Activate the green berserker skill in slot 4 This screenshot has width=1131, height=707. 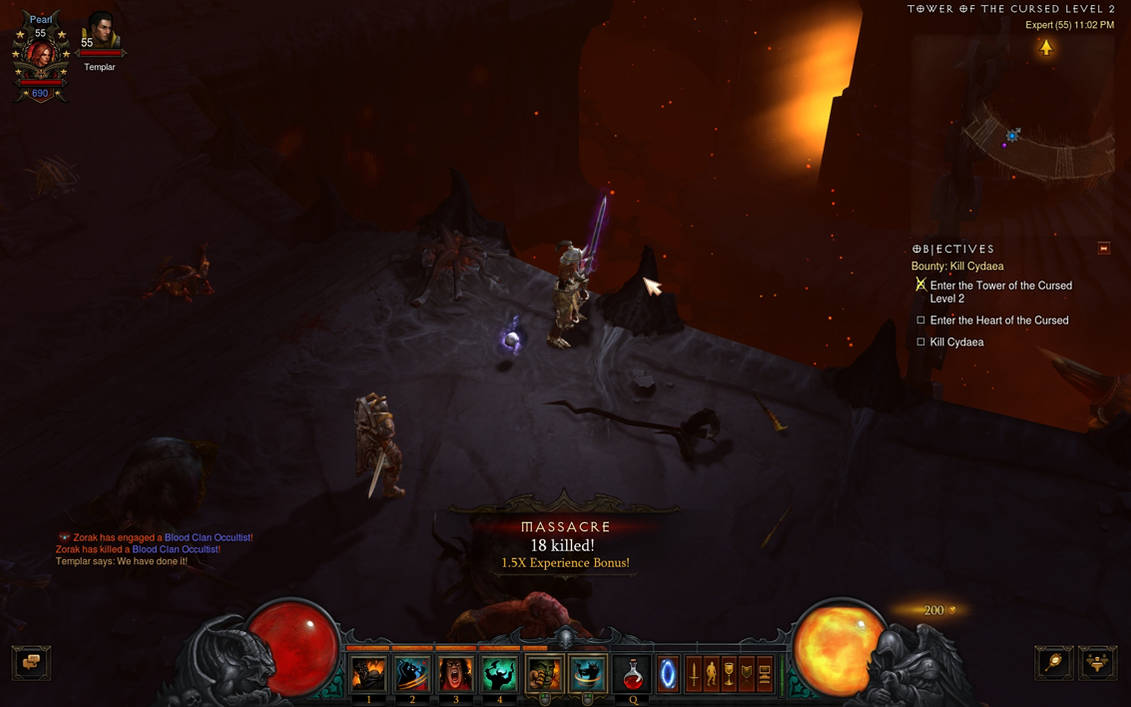498,675
